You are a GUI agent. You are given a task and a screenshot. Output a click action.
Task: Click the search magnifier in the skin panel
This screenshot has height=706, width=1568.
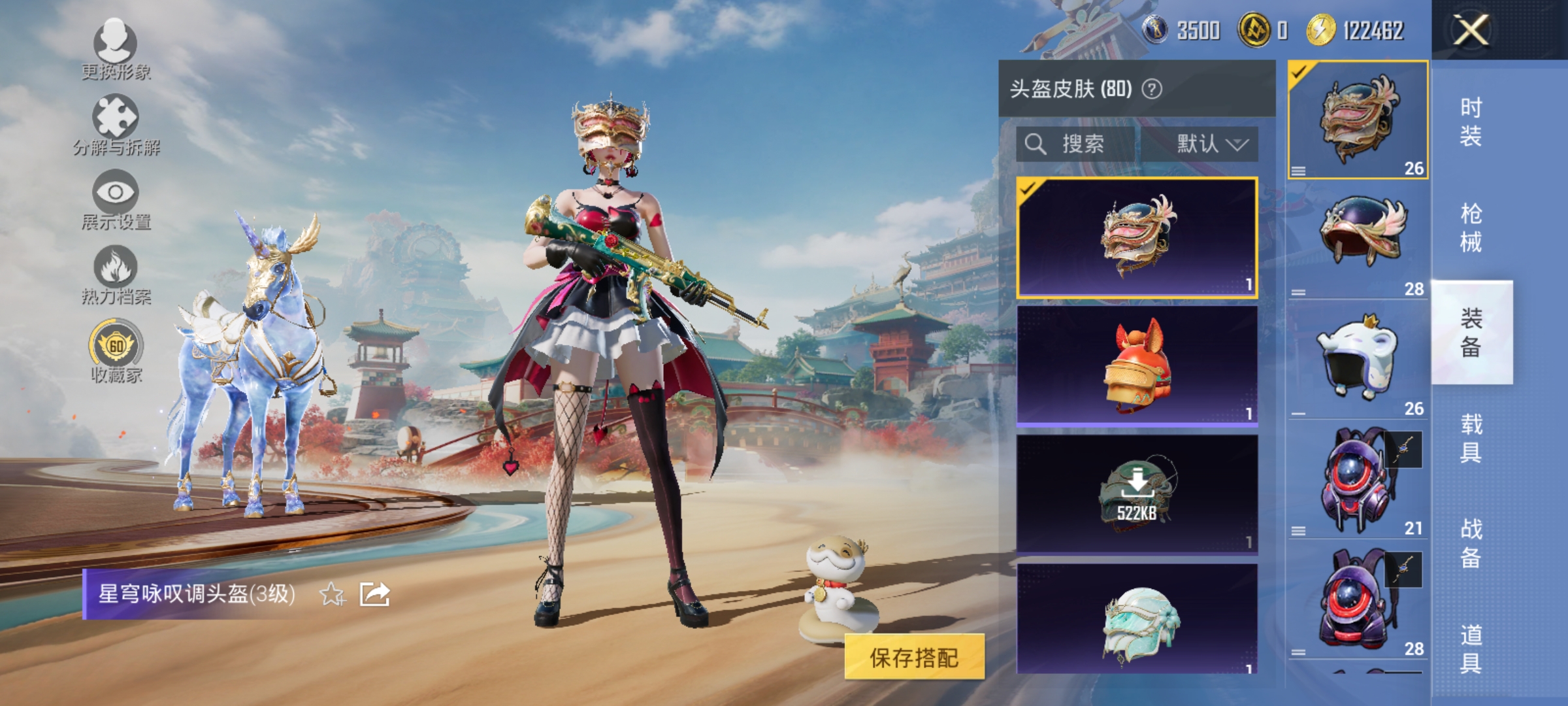click(1036, 144)
